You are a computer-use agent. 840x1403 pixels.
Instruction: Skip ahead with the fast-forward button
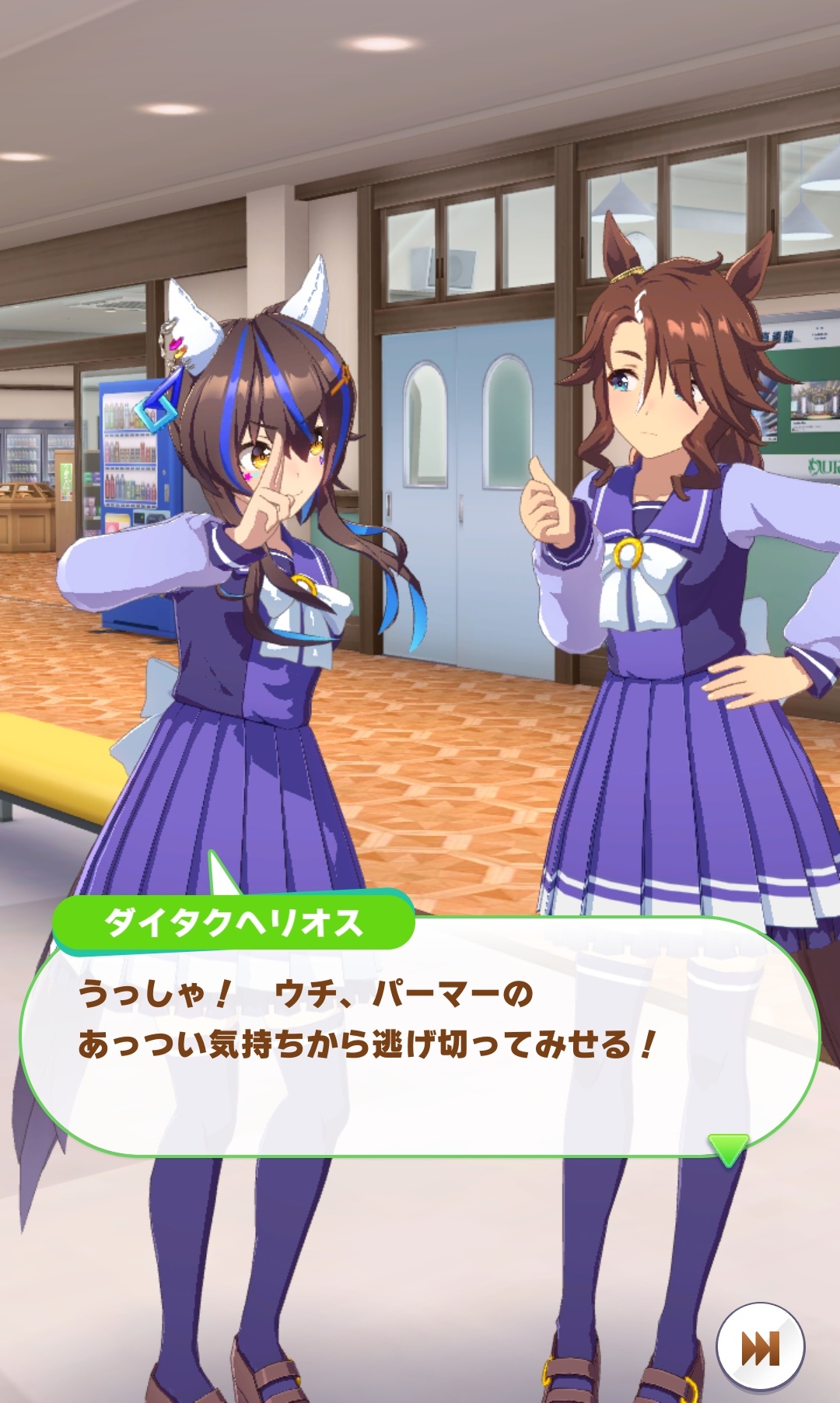pos(759,1348)
